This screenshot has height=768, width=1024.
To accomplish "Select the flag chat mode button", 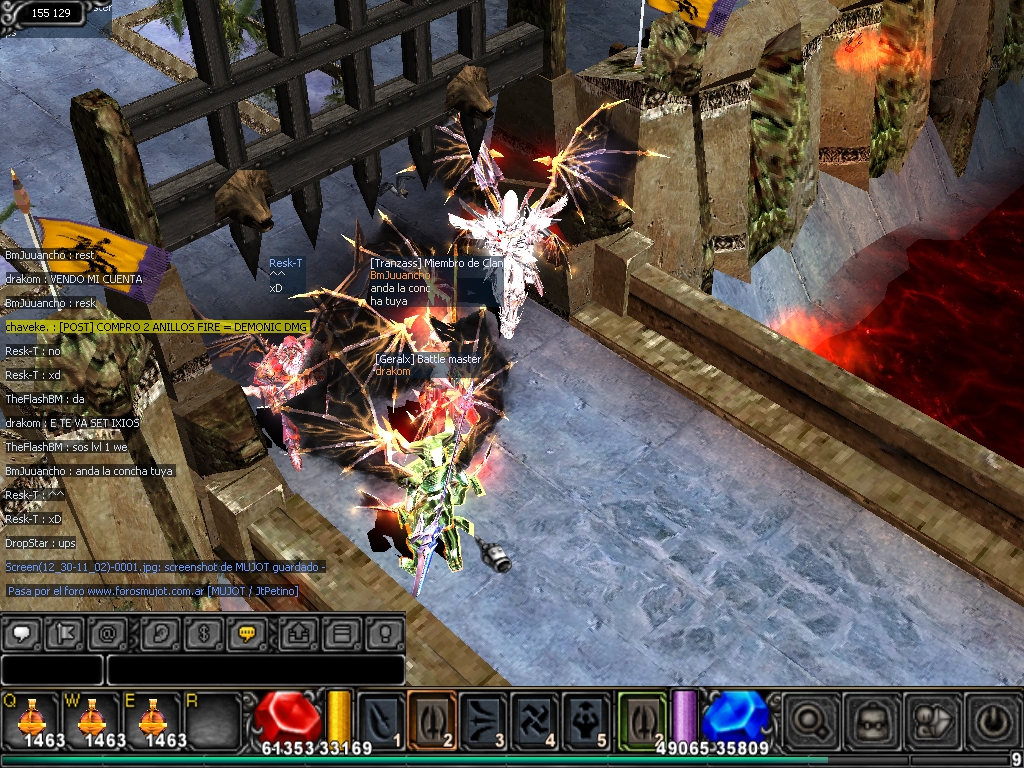I will point(62,633).
